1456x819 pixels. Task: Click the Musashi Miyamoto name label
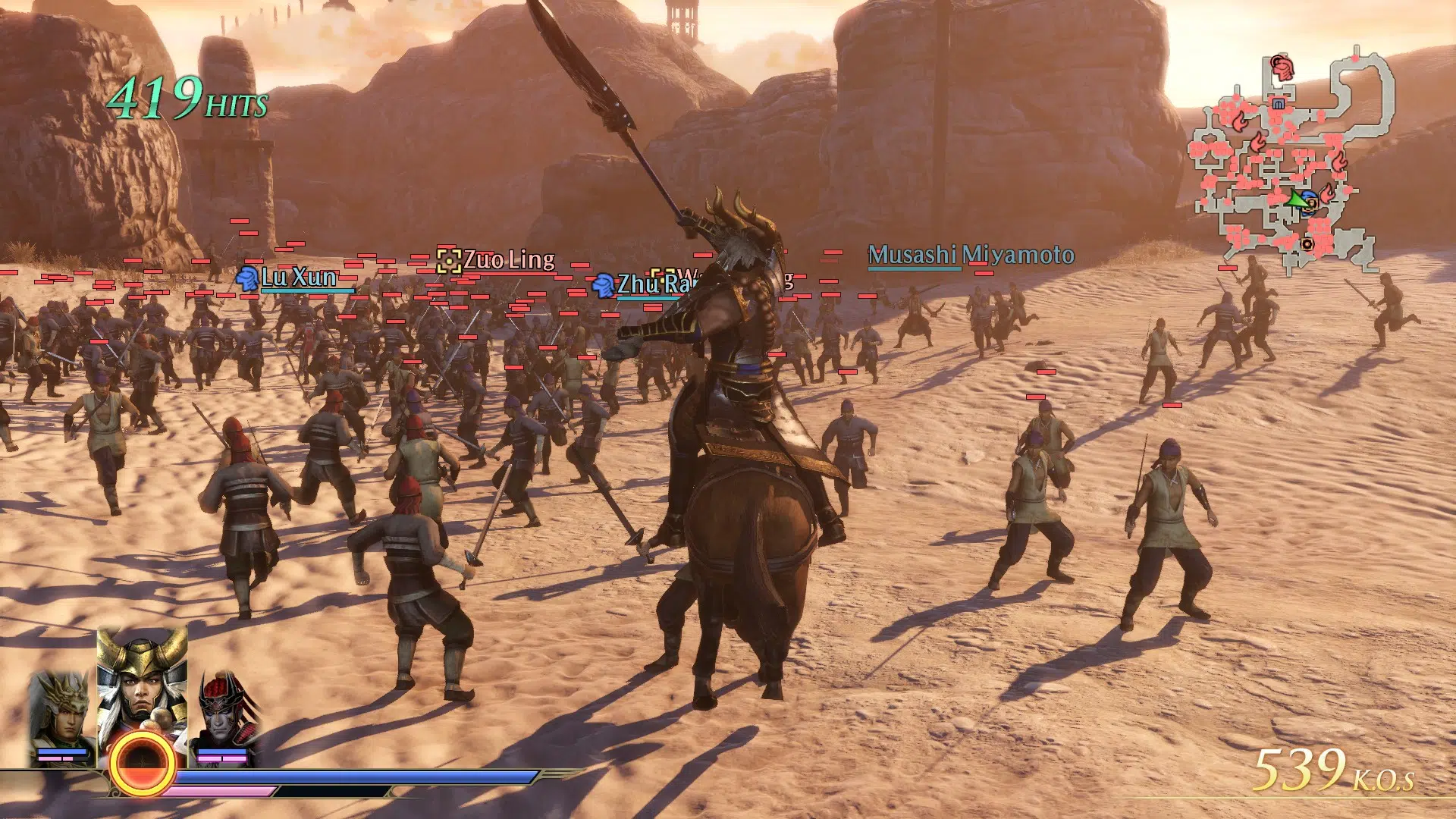[x=971, y=255]
